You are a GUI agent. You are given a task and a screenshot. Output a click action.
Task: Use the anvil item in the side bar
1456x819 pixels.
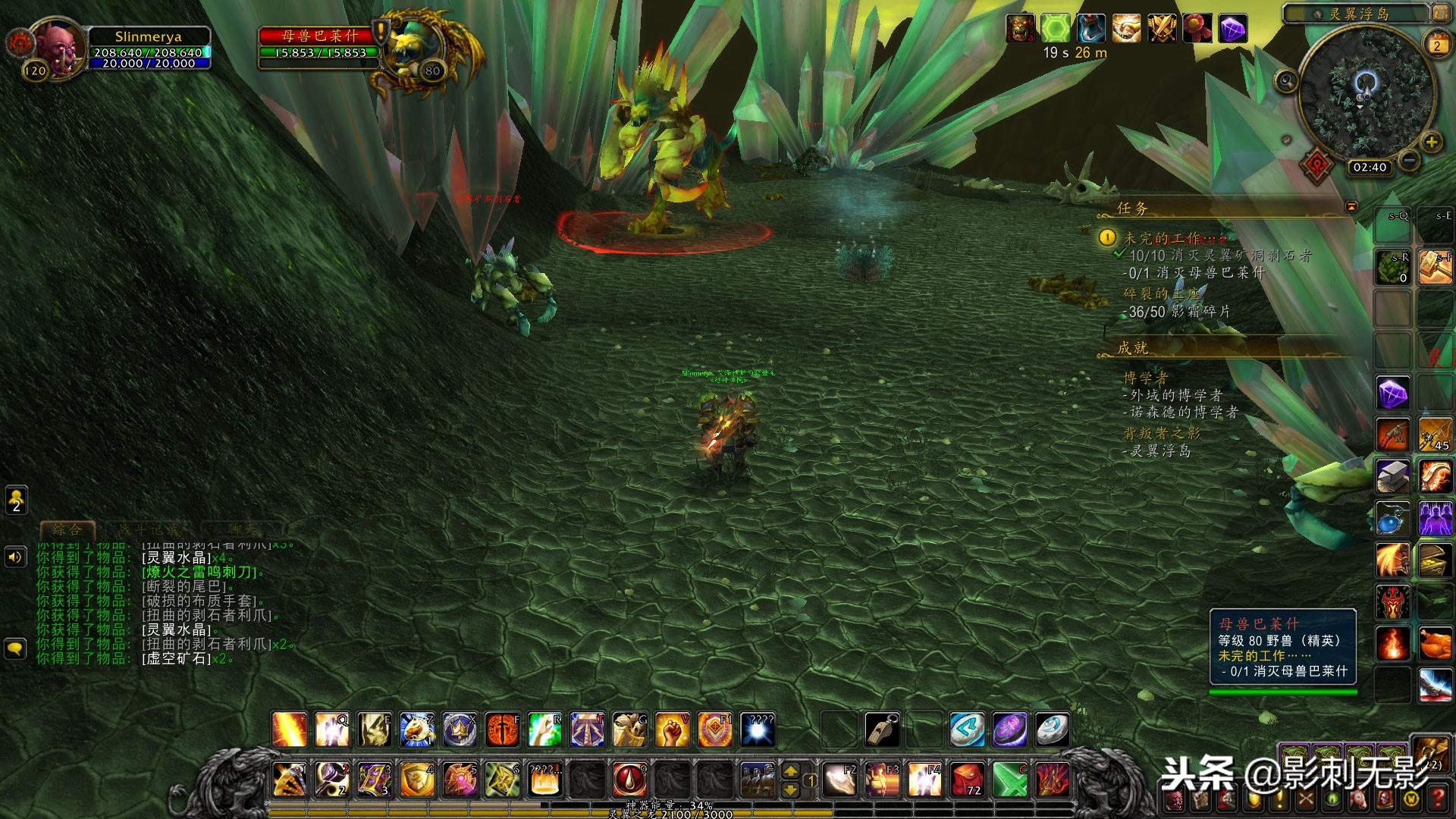click(1393, 476)
